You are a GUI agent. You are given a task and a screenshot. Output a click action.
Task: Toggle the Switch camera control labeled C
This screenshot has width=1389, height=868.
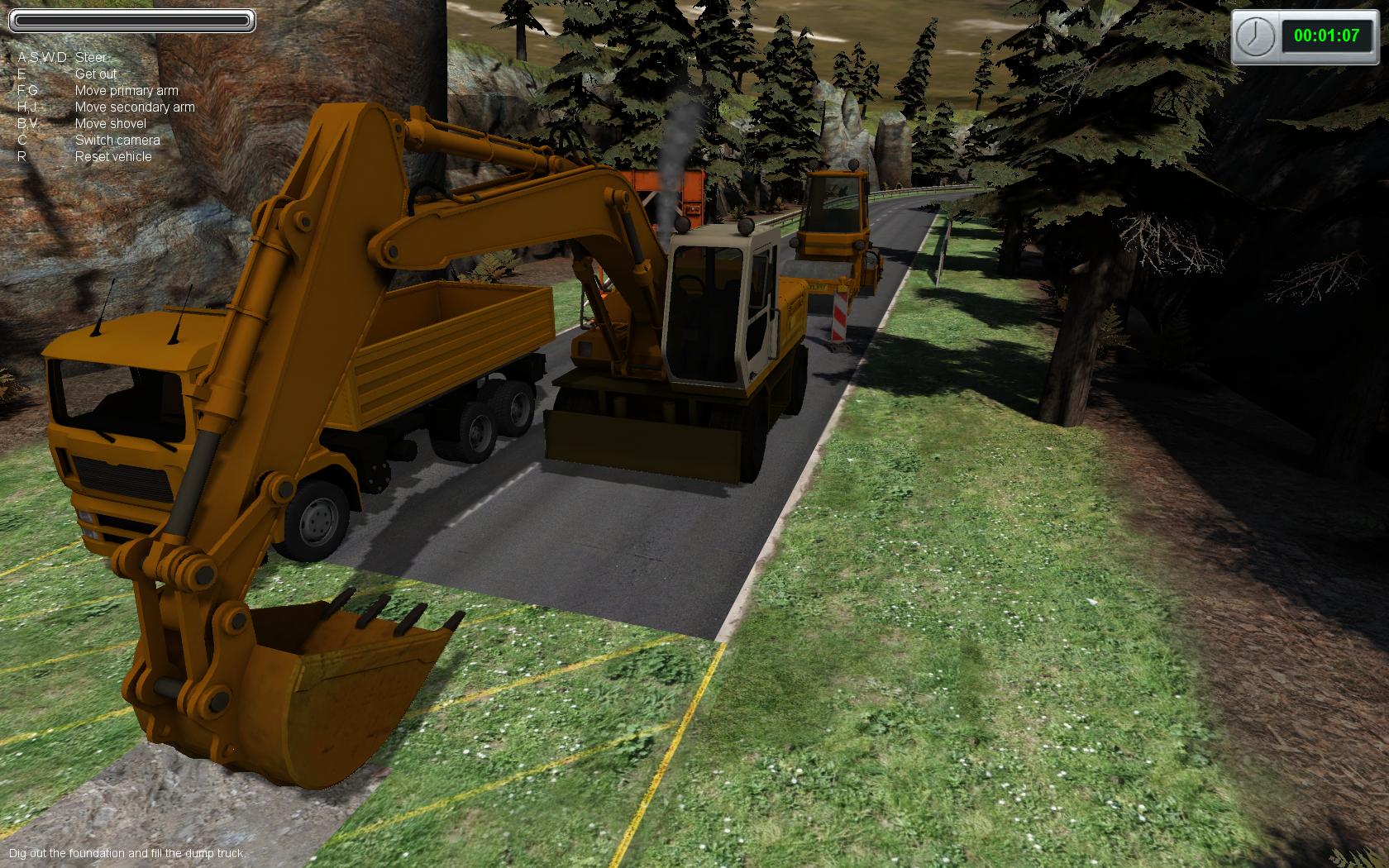click(116, 141)
